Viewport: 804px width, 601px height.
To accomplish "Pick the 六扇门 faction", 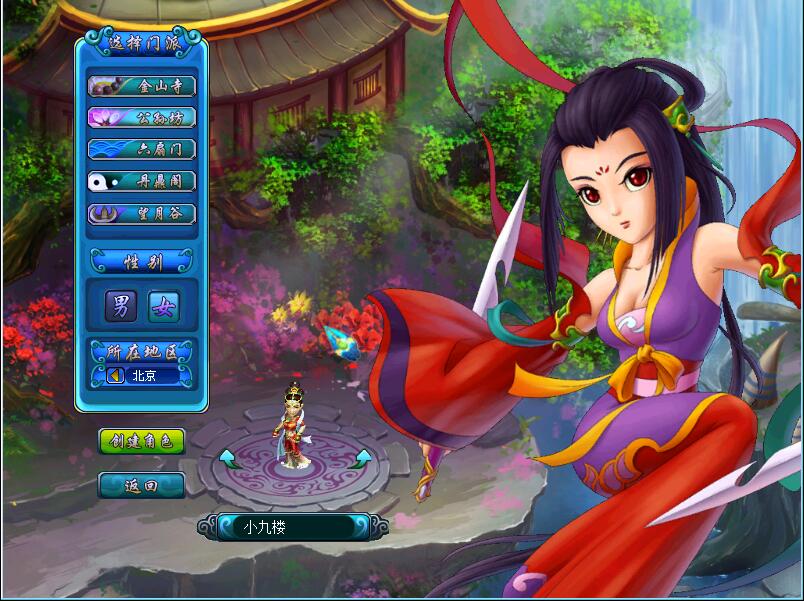I will tap(141, 150).
